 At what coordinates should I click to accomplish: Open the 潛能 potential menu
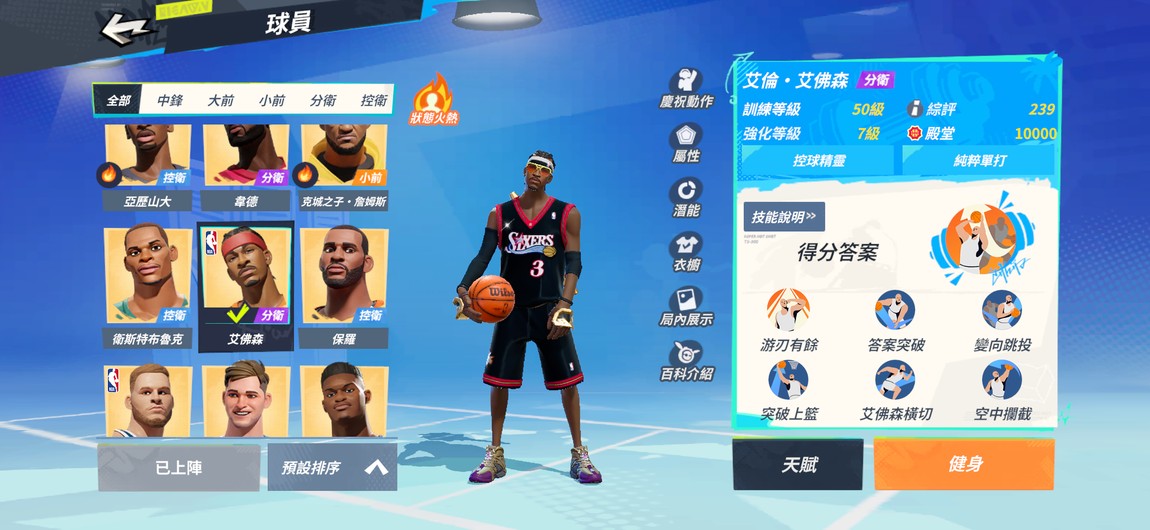coord(686,197)
